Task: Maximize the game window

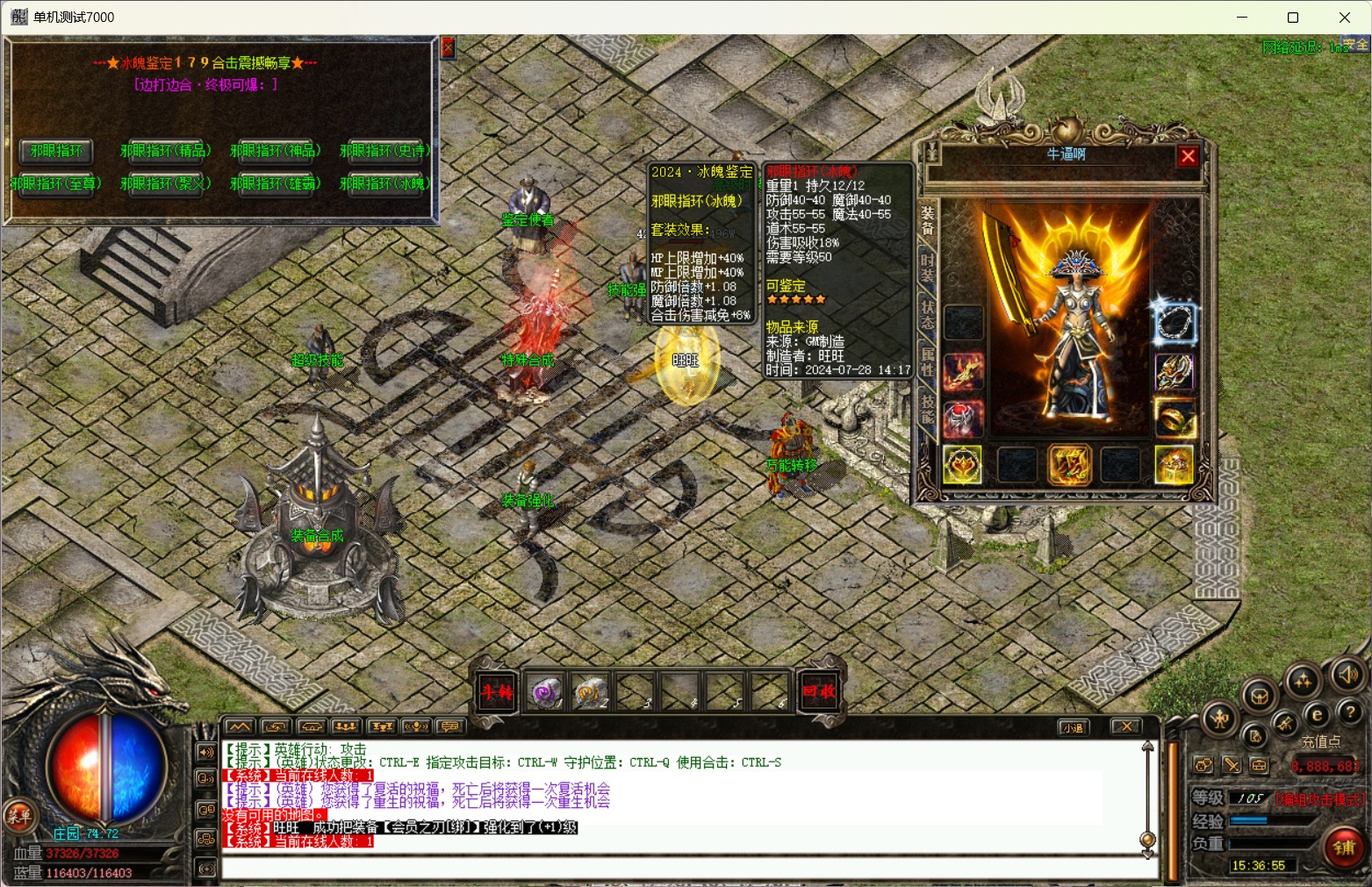Action: click(1293, 18)
